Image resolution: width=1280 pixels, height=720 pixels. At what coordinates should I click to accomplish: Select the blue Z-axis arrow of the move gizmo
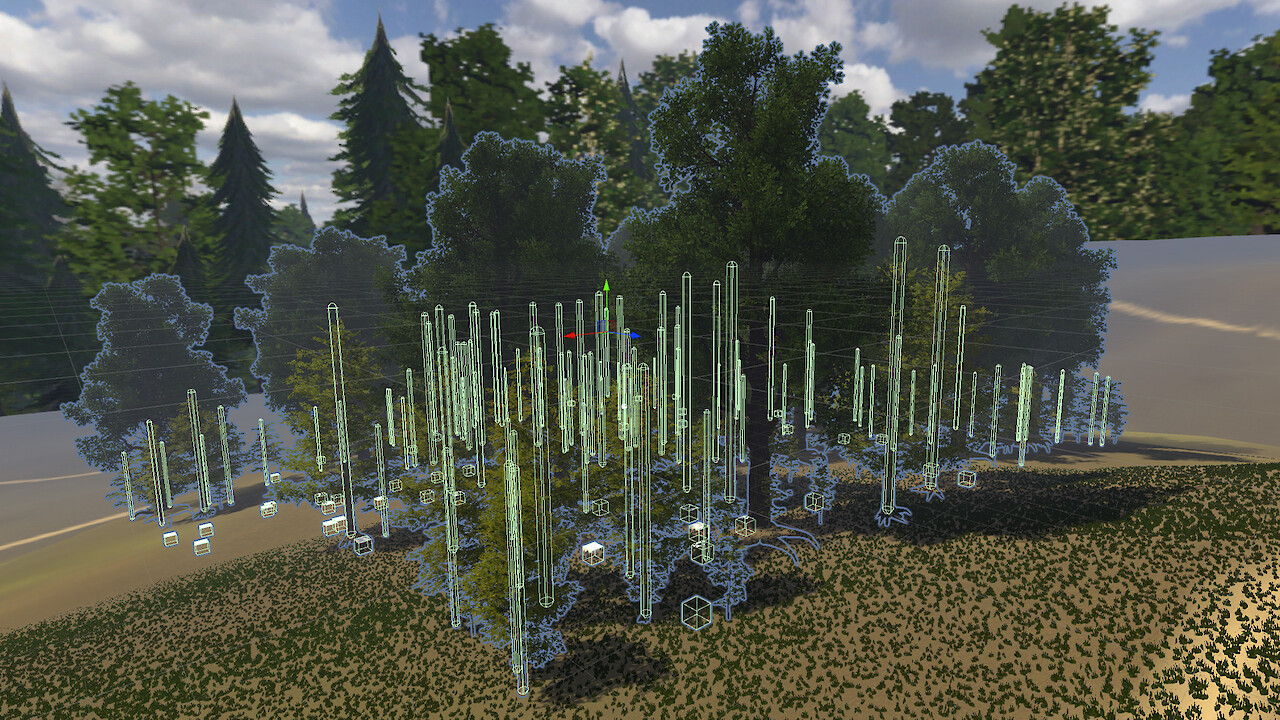tap(634, 335)
